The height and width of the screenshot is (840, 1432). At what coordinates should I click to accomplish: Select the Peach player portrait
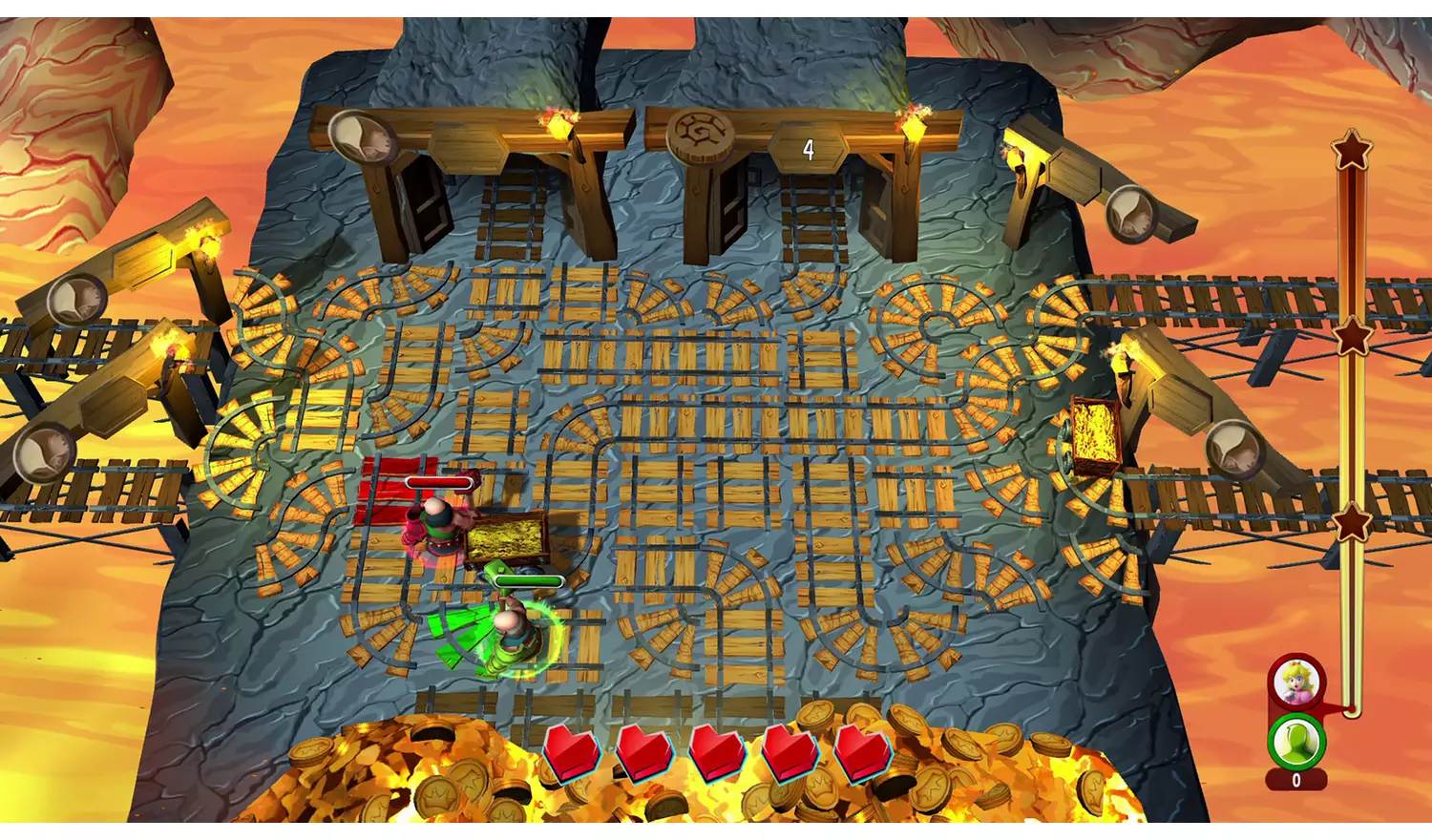tap(1295, 682)
